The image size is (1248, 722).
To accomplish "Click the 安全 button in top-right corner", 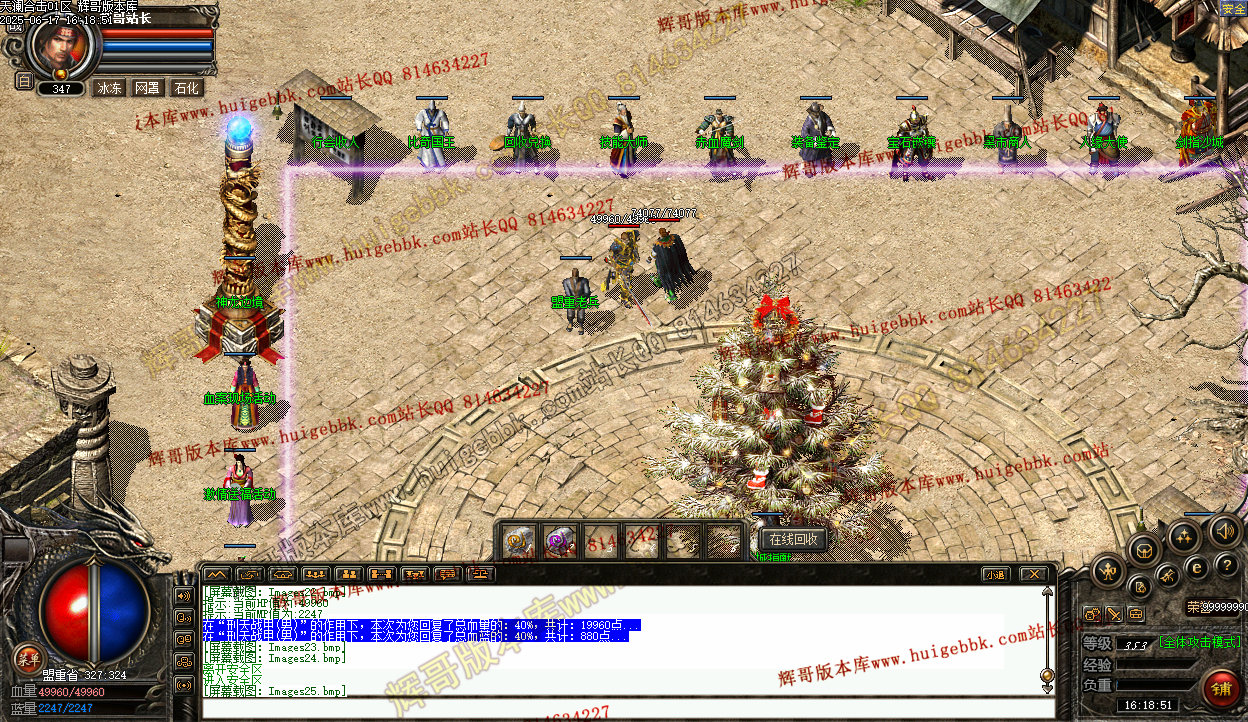I will [1233, 9].
